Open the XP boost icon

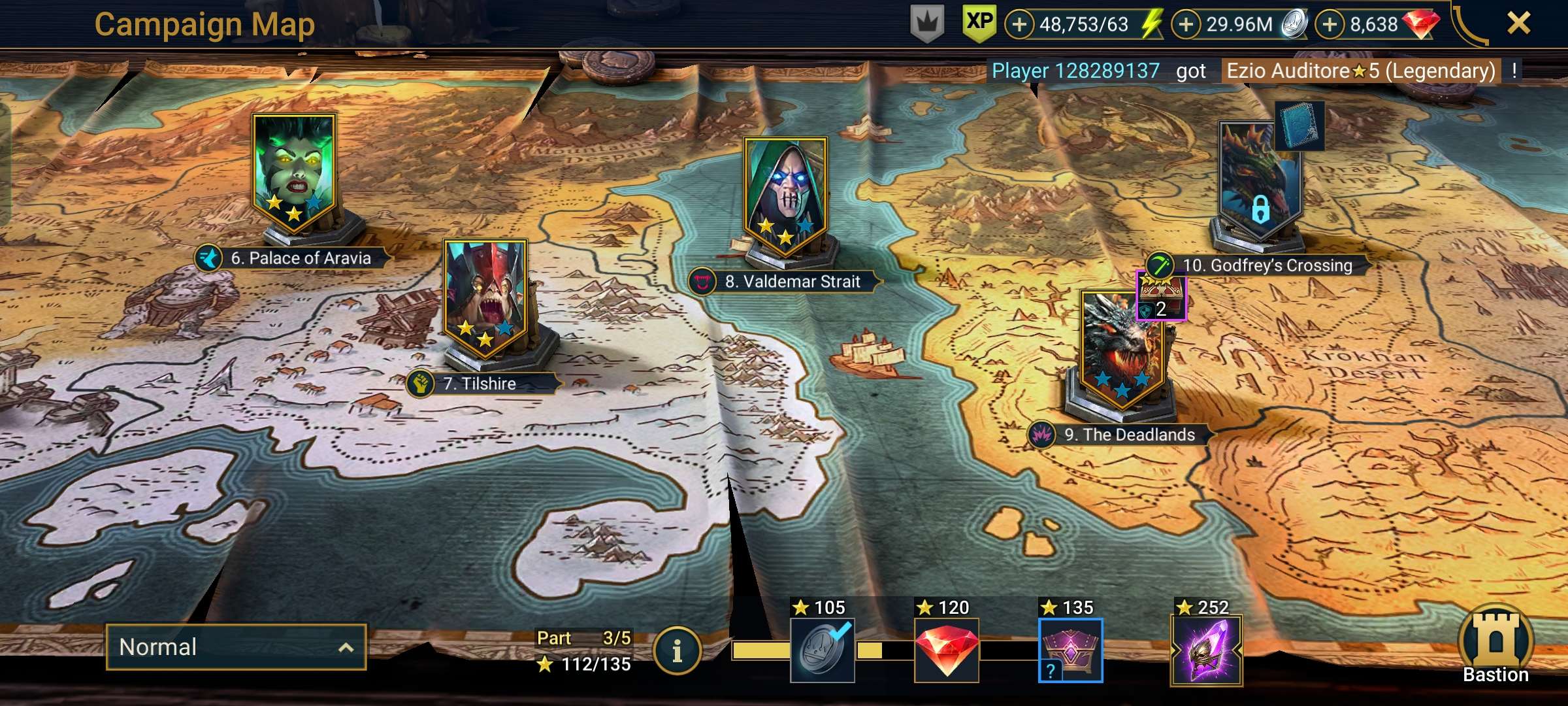point(979,24)
